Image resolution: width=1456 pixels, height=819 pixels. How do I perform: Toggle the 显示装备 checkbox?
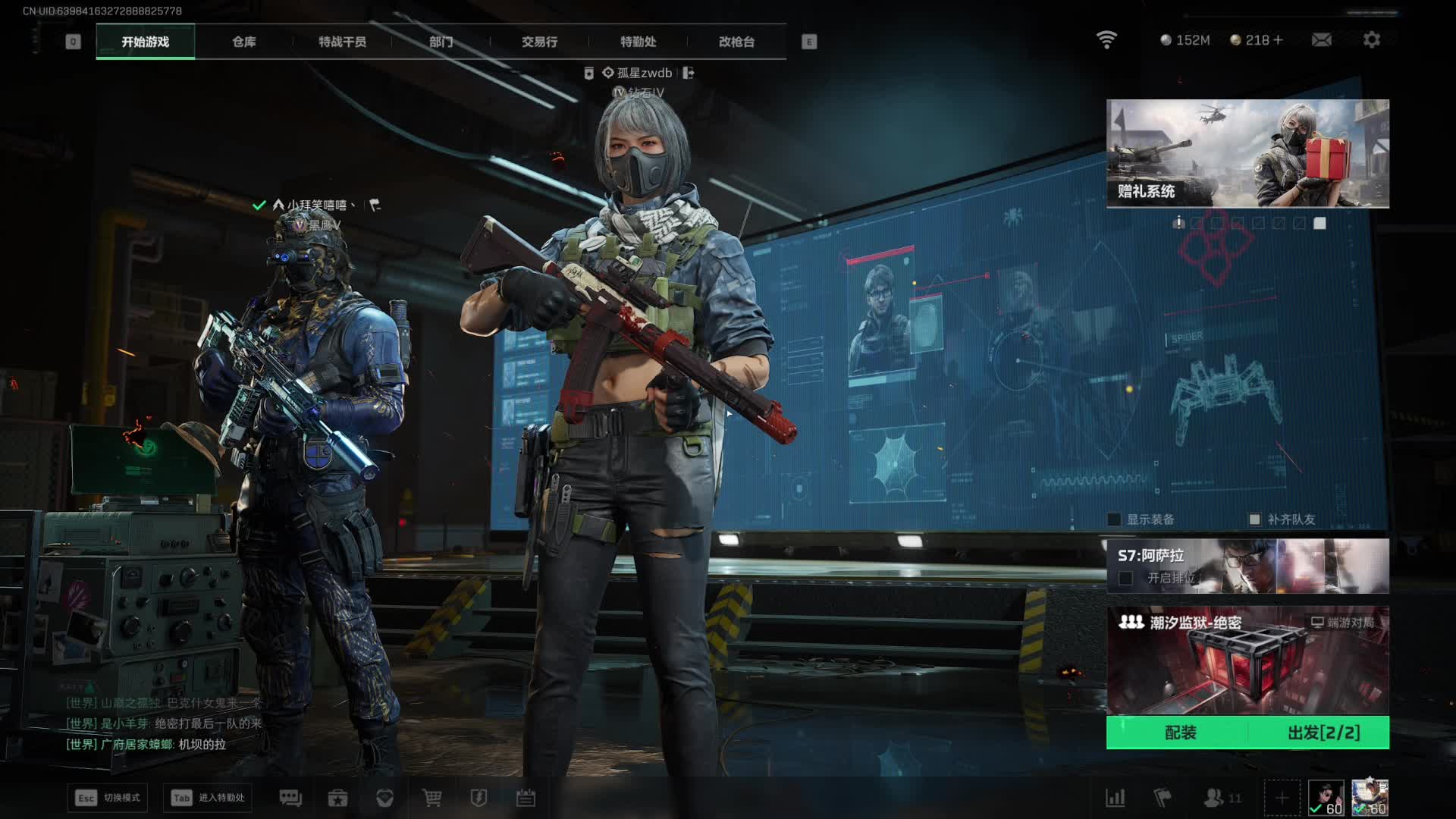point(1114,519)
